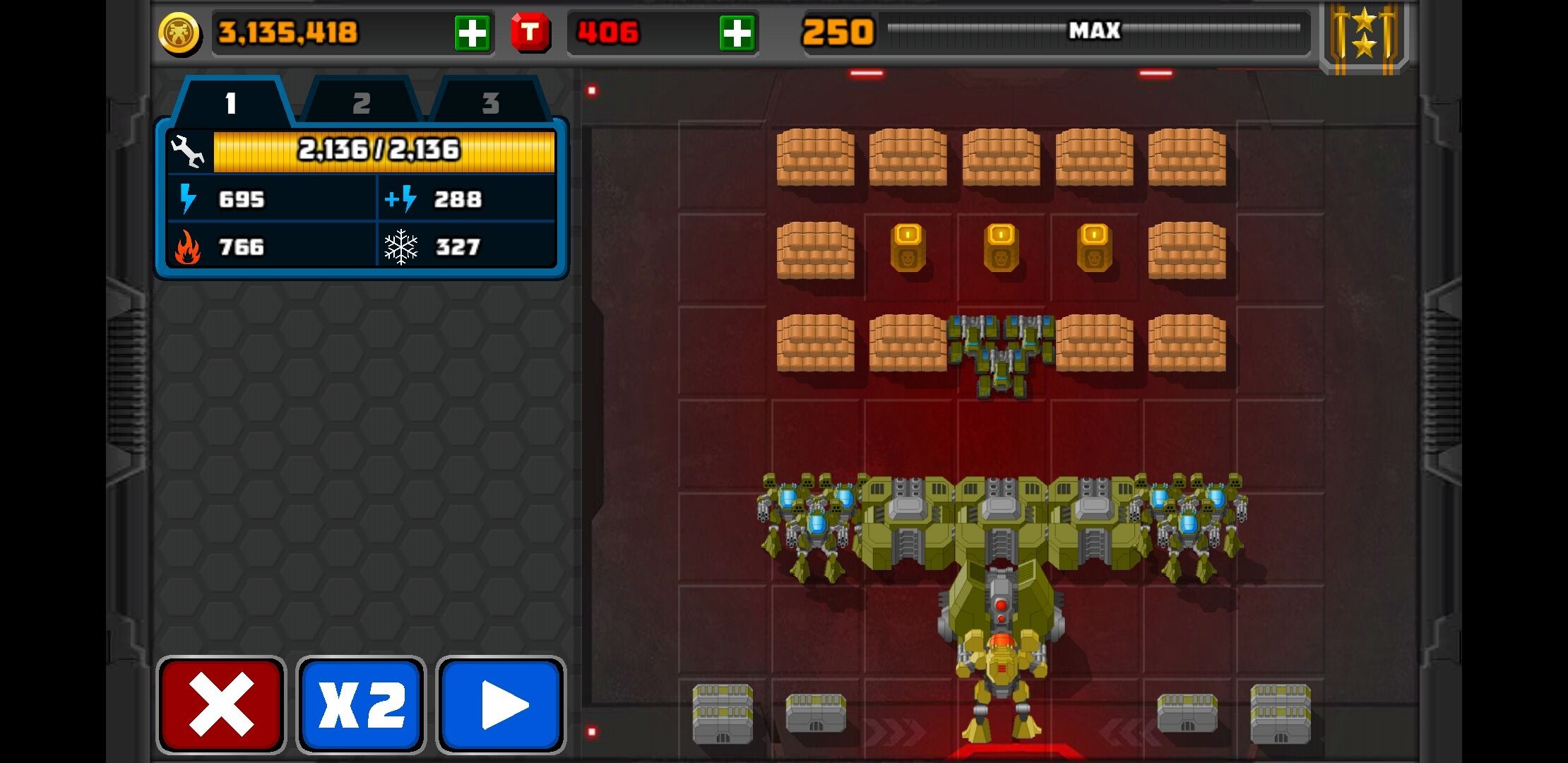This screenshot has width=1568, height=763.
Task: Click the gold coin currency icon
Action: (179, 33)
